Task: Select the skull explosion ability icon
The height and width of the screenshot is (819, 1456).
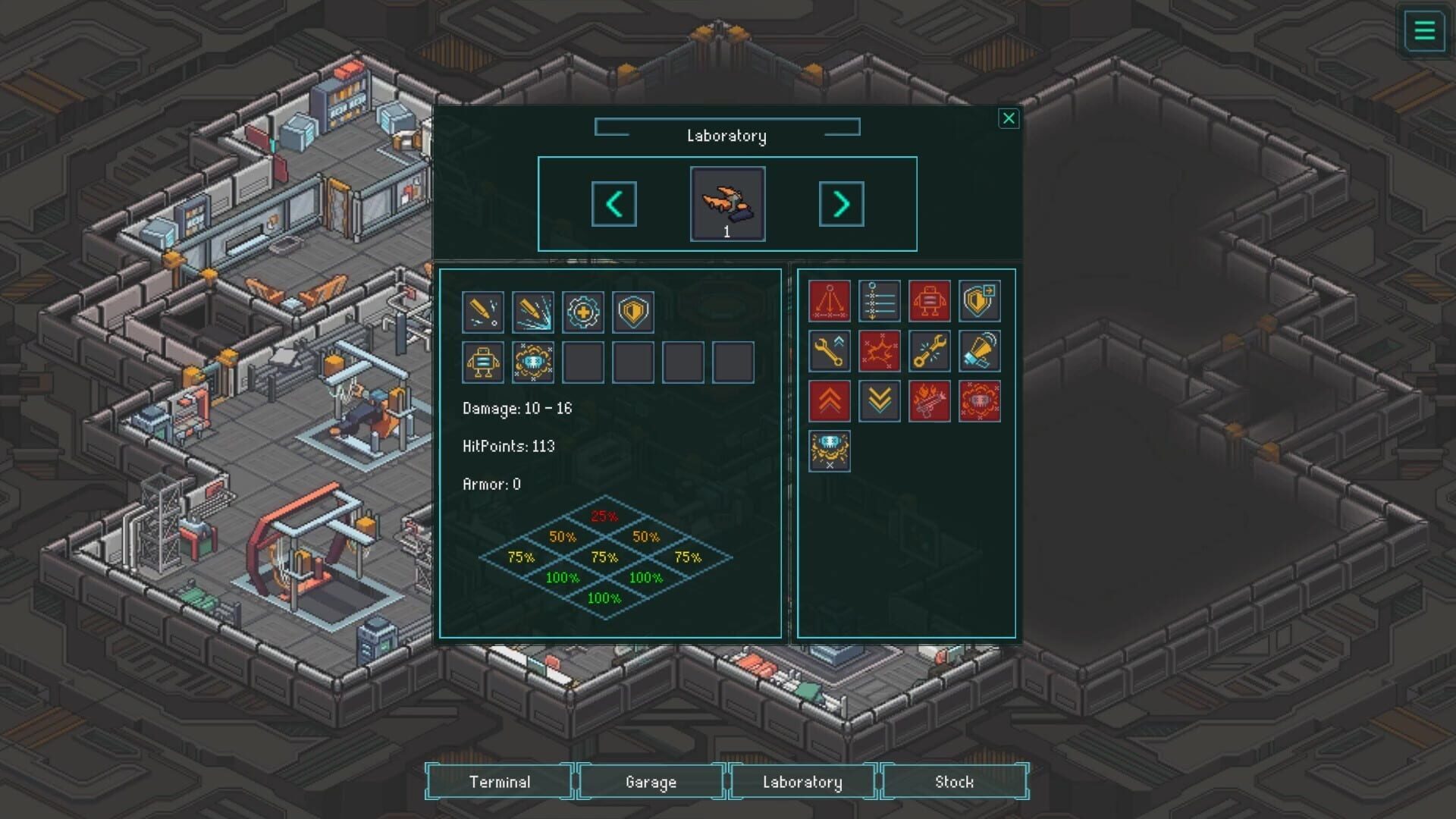Action: (532, 362)
